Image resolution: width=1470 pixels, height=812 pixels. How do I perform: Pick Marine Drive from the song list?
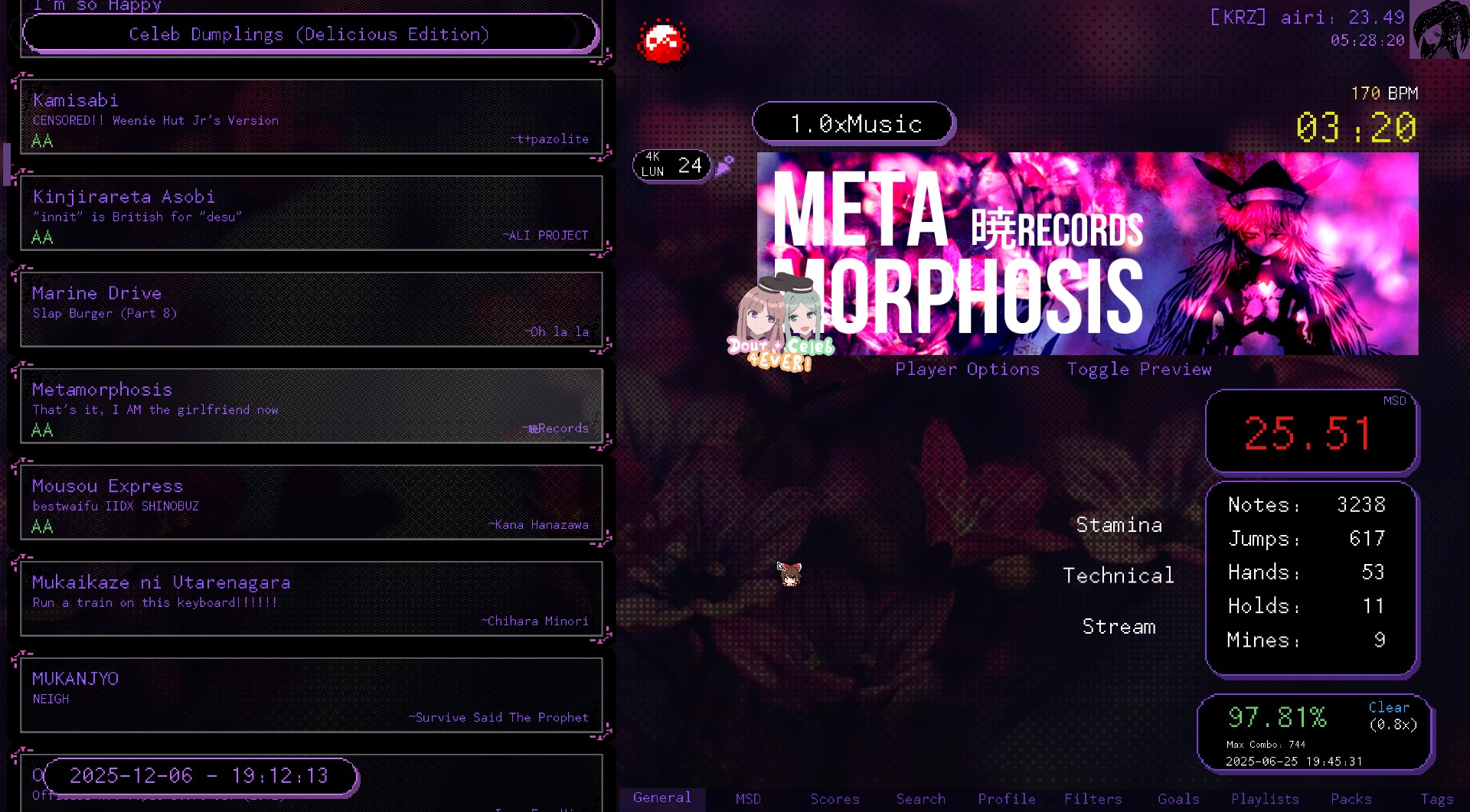coord(311,310)
